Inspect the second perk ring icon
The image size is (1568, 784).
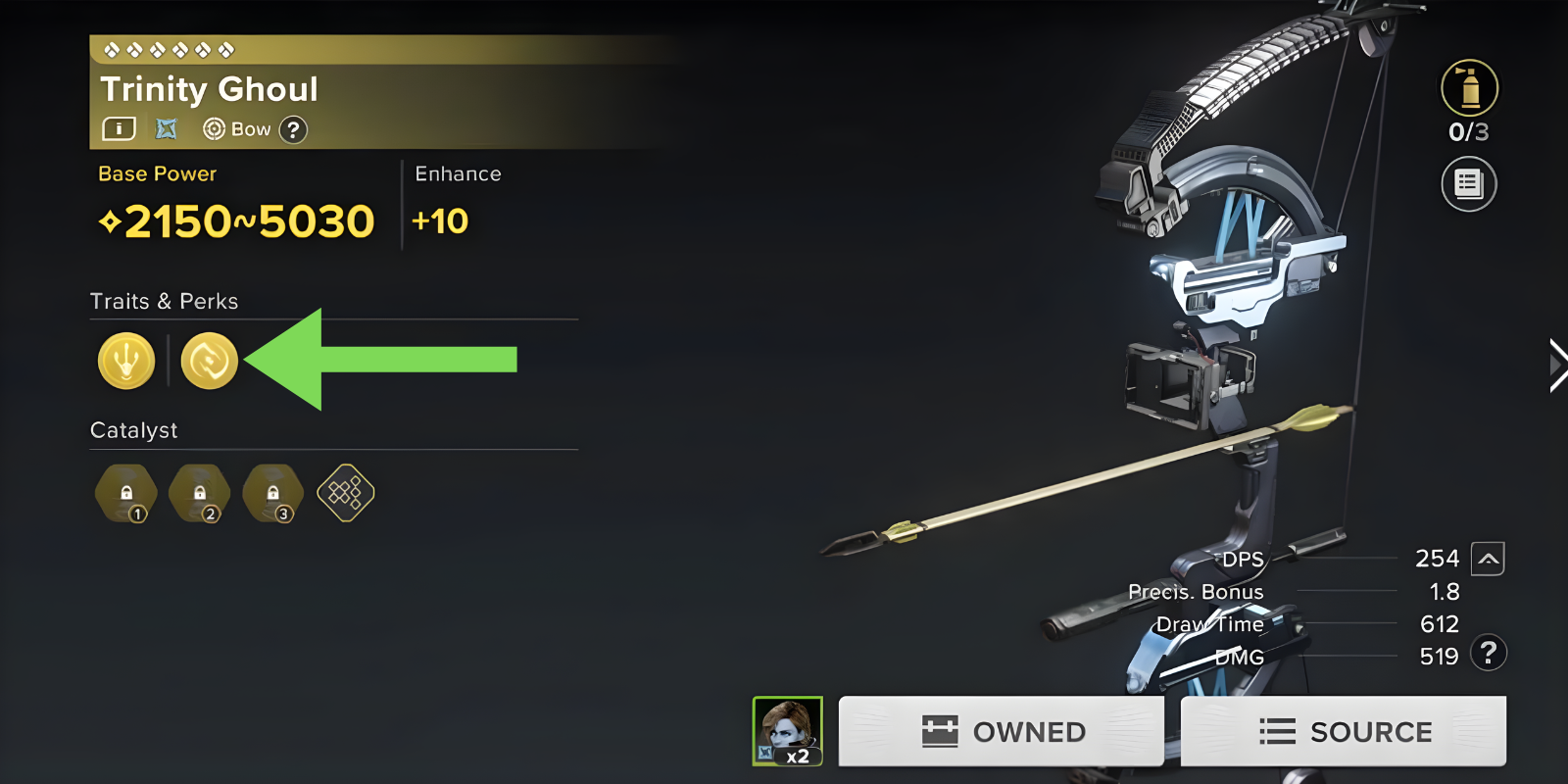pos(210,361)
